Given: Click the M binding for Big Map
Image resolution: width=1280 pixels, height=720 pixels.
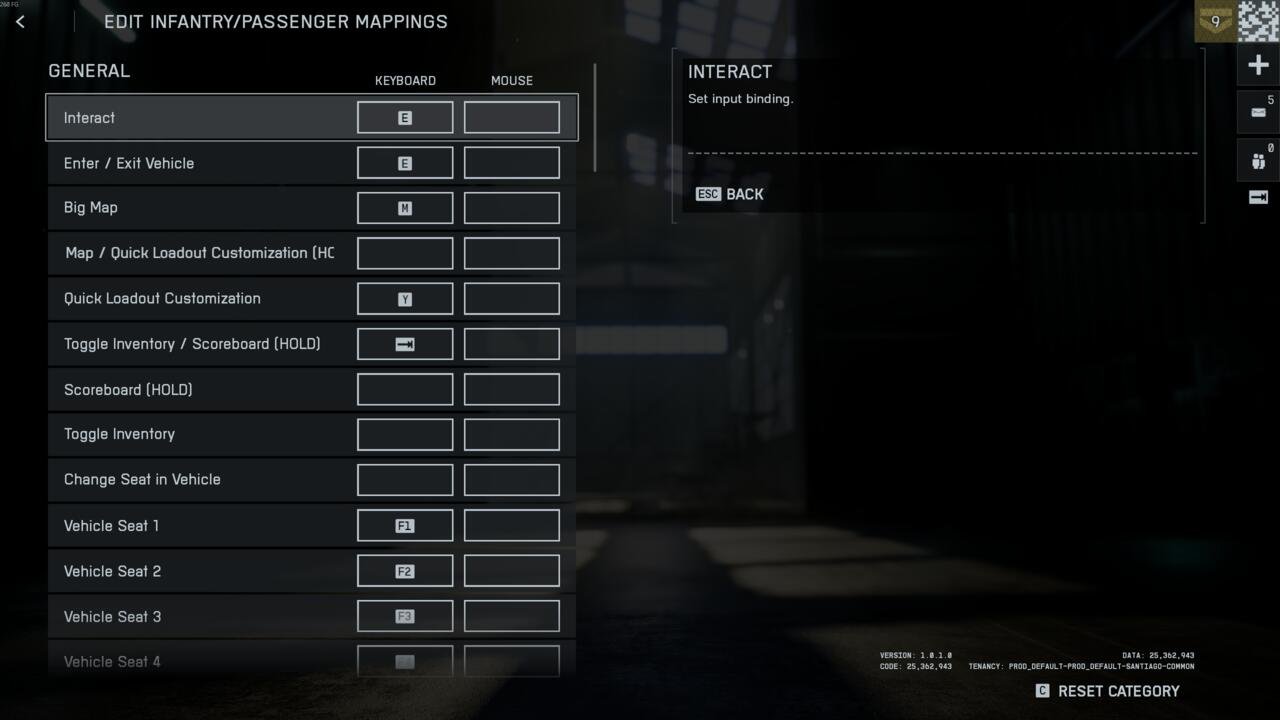Looking at the screenshot, I should 404,207.
